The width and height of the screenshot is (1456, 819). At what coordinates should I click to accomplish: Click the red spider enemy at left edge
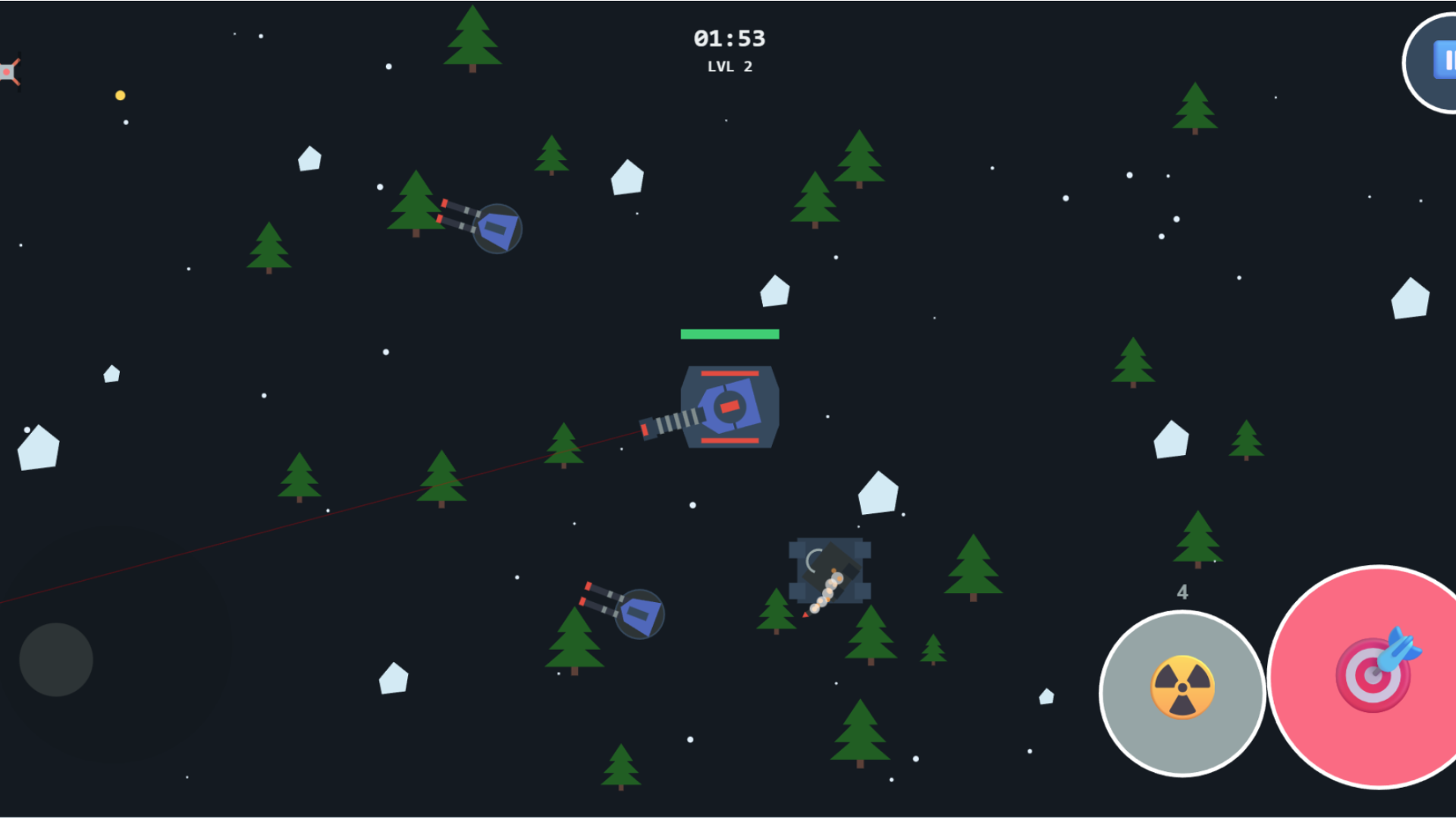coord(8,71)
